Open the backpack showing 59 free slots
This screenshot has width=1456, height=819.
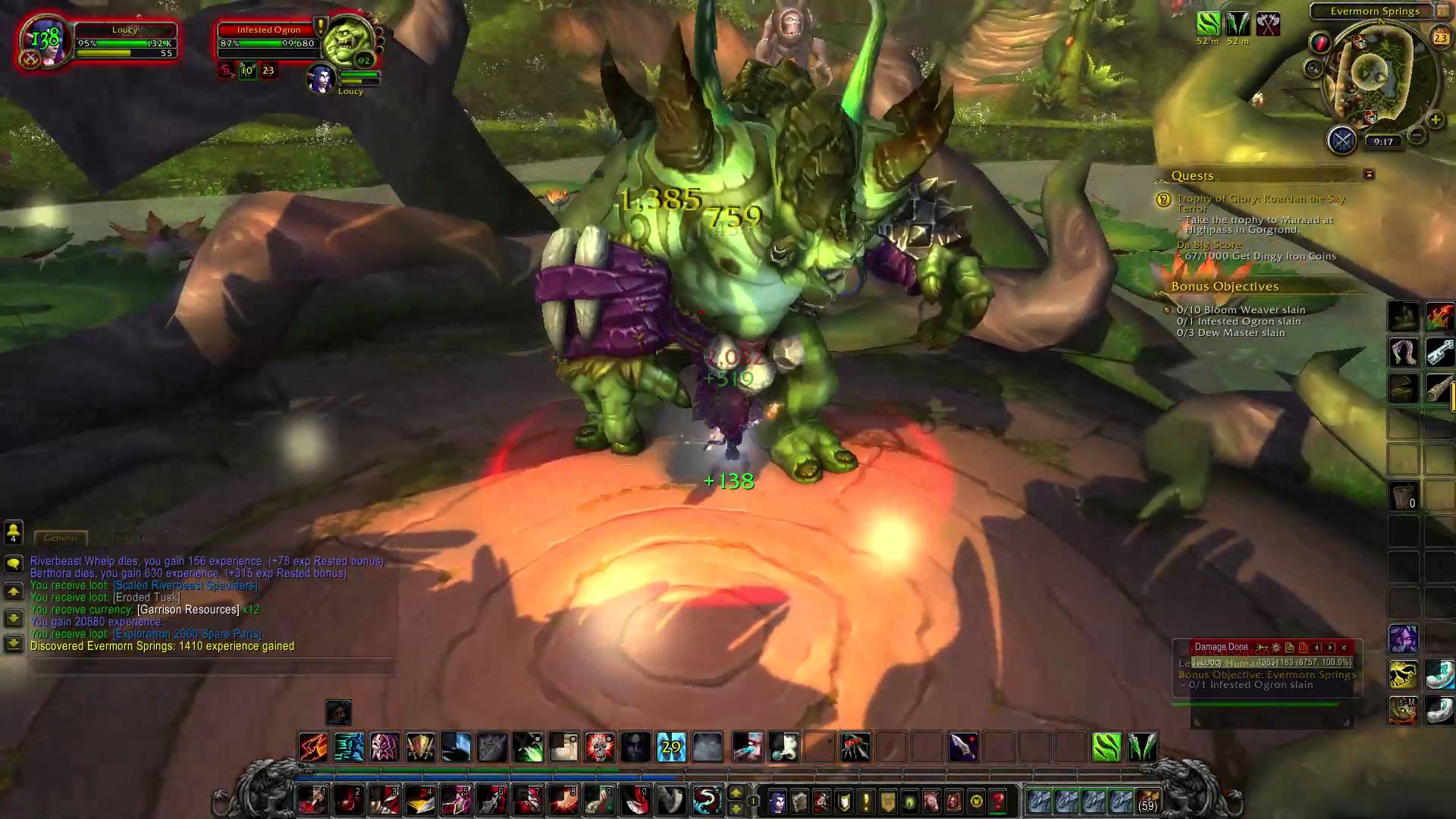[x=1147, y=801]
